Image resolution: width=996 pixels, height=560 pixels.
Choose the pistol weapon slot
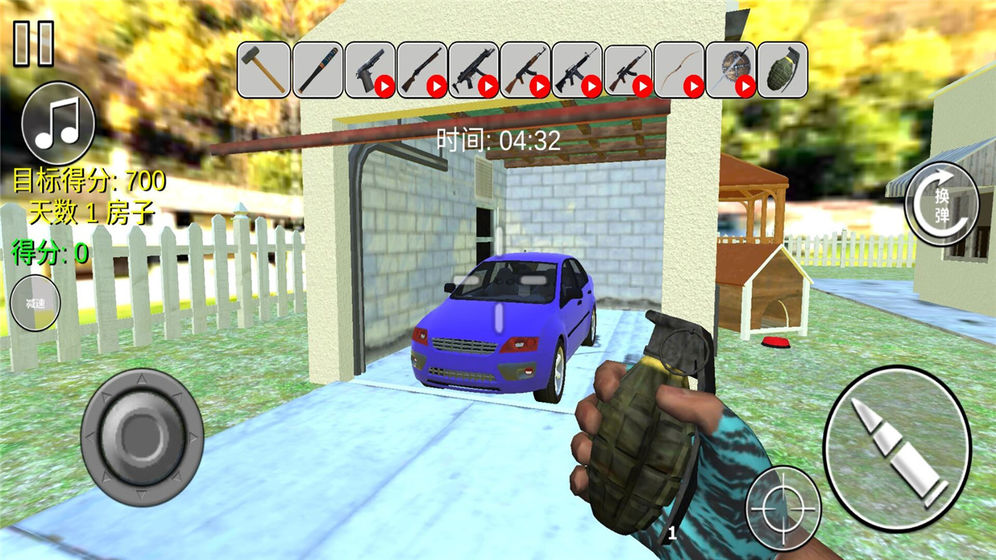[369, 70]
